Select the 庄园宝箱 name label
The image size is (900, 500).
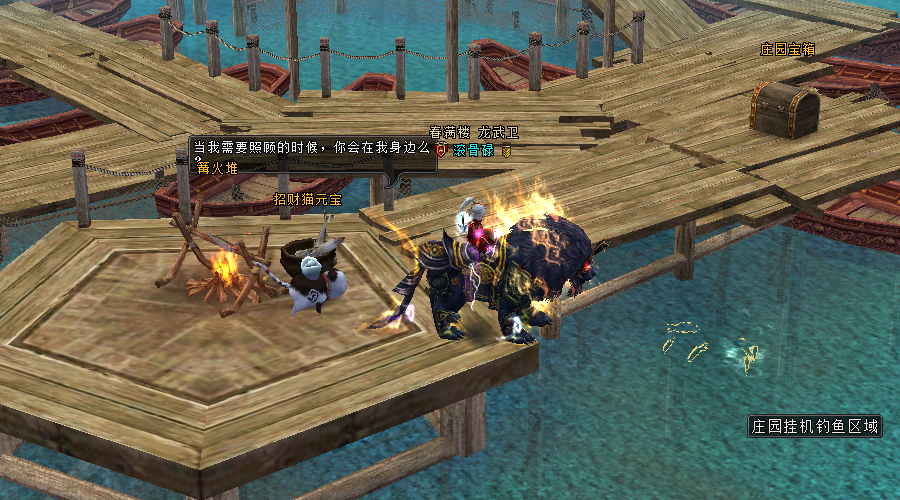click(x=788, y=48)
